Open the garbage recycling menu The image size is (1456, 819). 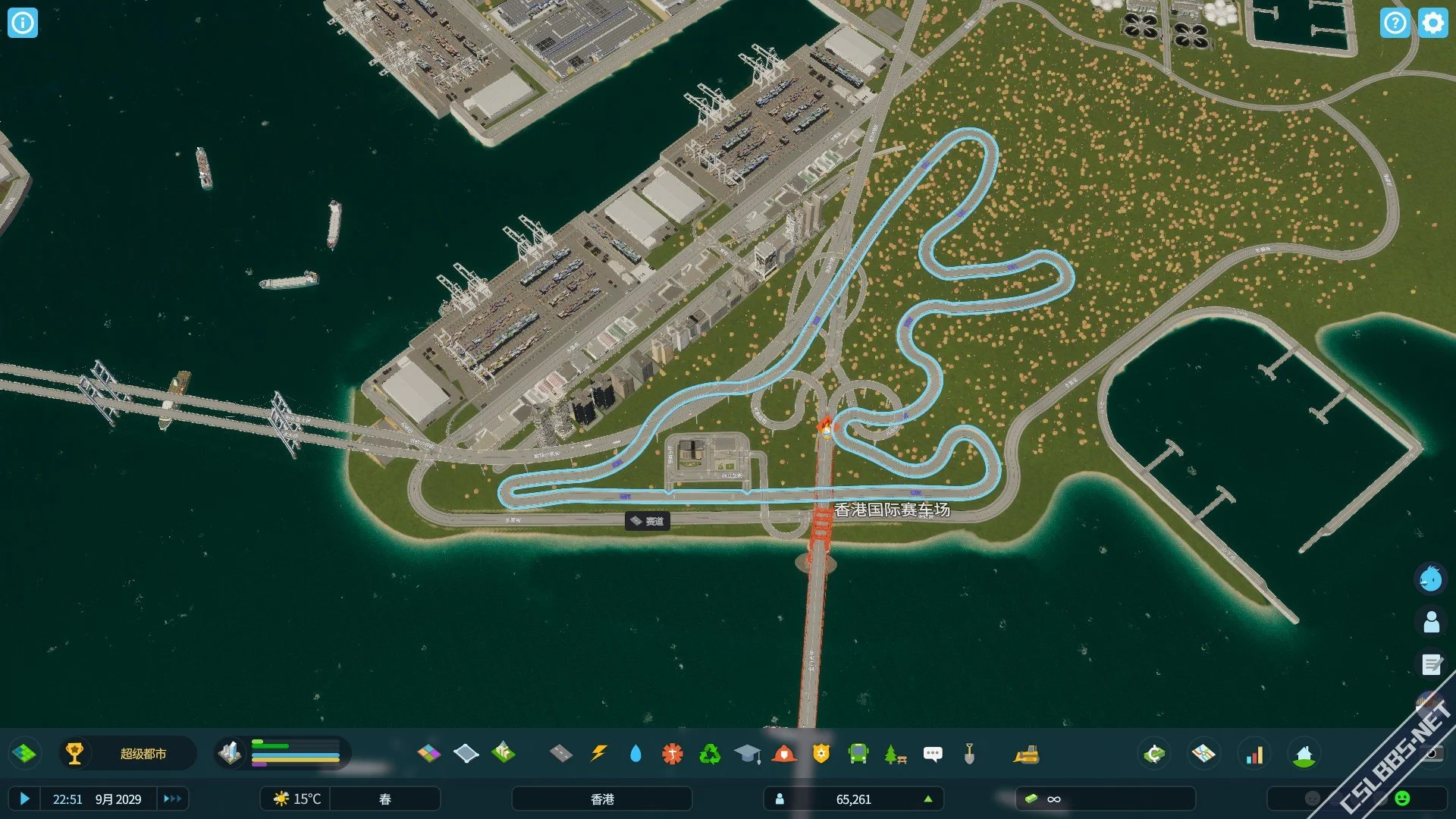(x=710, y=753)
